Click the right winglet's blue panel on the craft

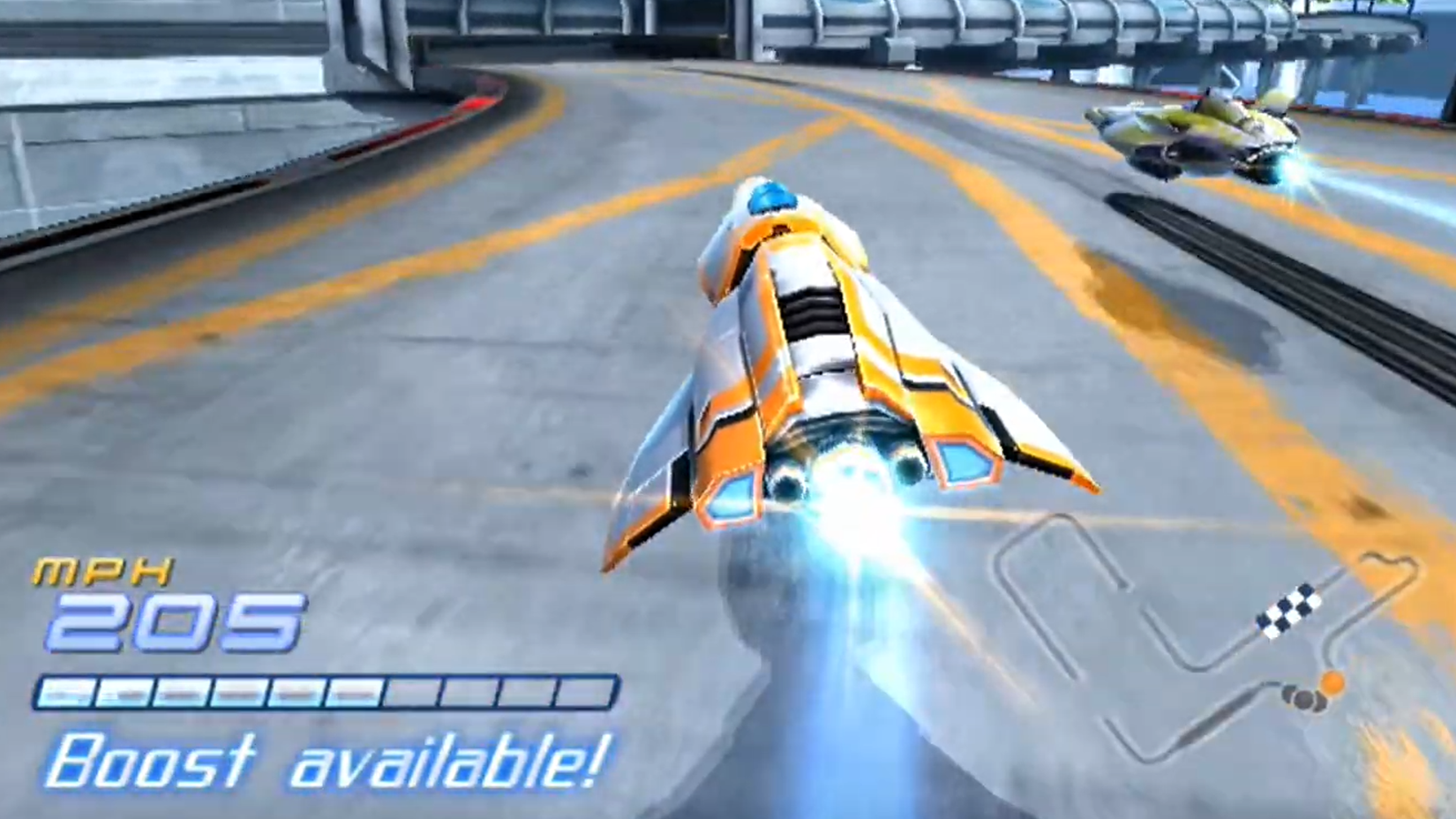coord(964,460)
